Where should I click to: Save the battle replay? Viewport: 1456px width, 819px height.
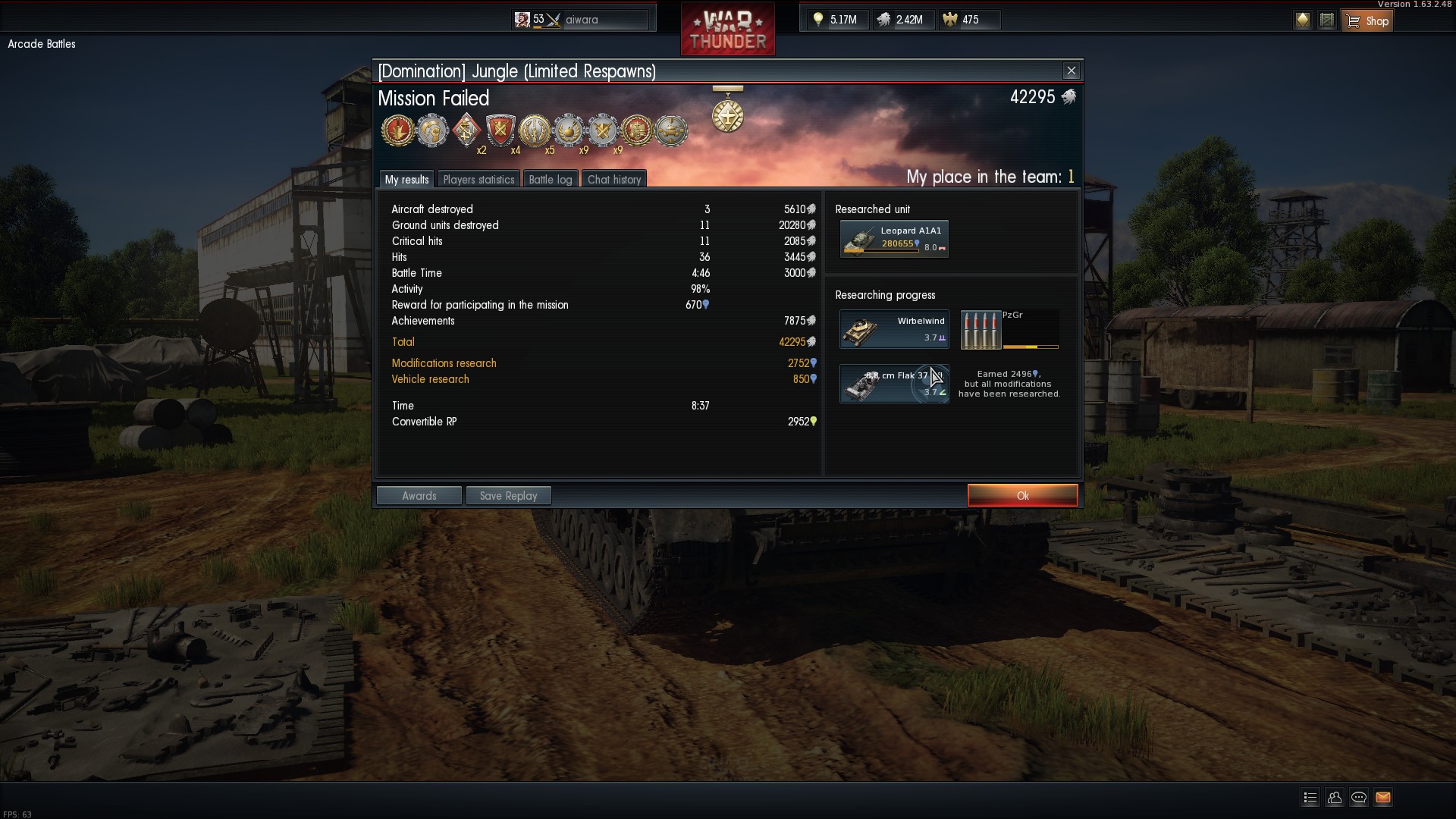coord(508,495)
